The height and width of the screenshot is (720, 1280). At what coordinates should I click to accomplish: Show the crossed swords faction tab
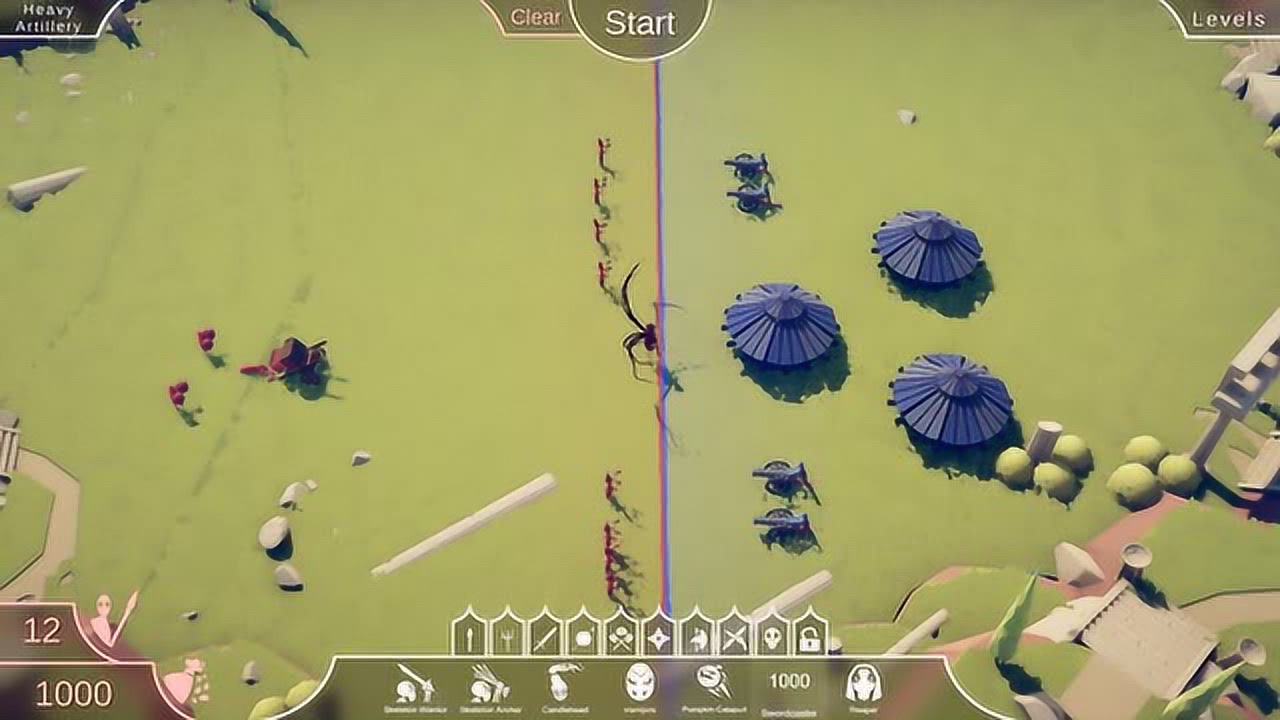pos(735,636)
